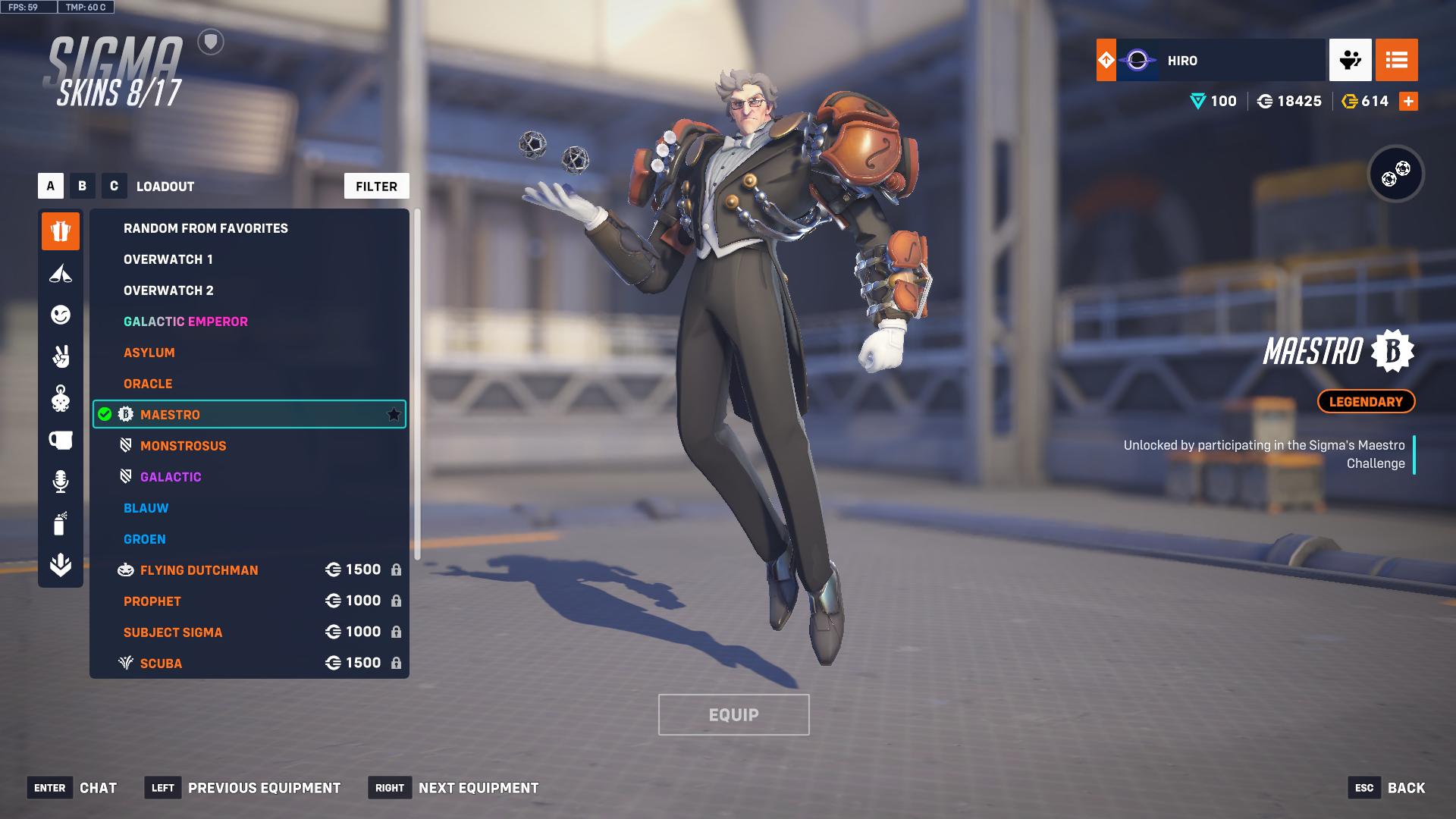The width and height of the screenshot is (1456, 819).
Task: Select the Monstrous skin
Action: pos(183,446)
